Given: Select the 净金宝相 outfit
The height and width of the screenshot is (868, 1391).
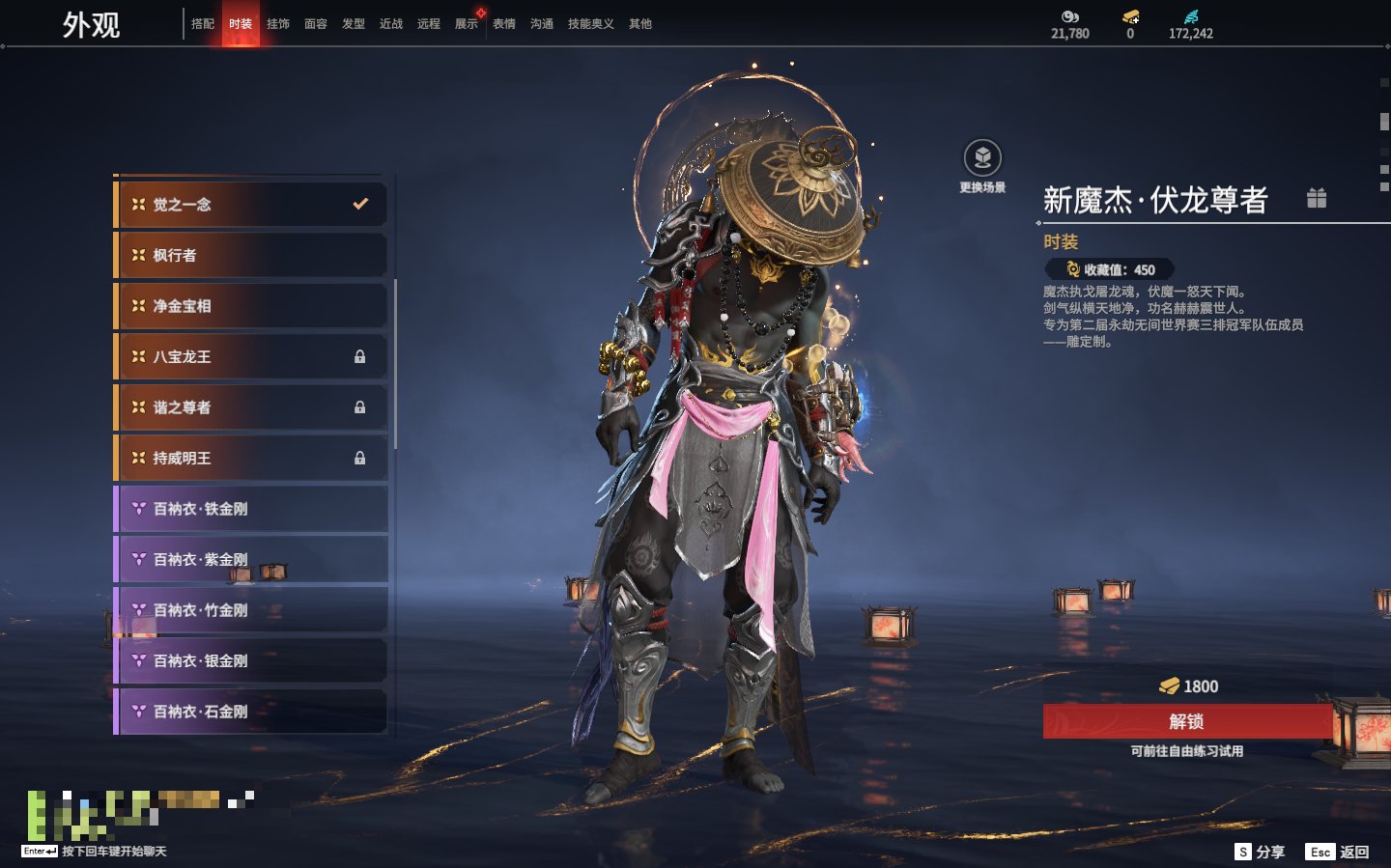Looking at the screenshot, I should pyautogui.click(x=251, y=306).
